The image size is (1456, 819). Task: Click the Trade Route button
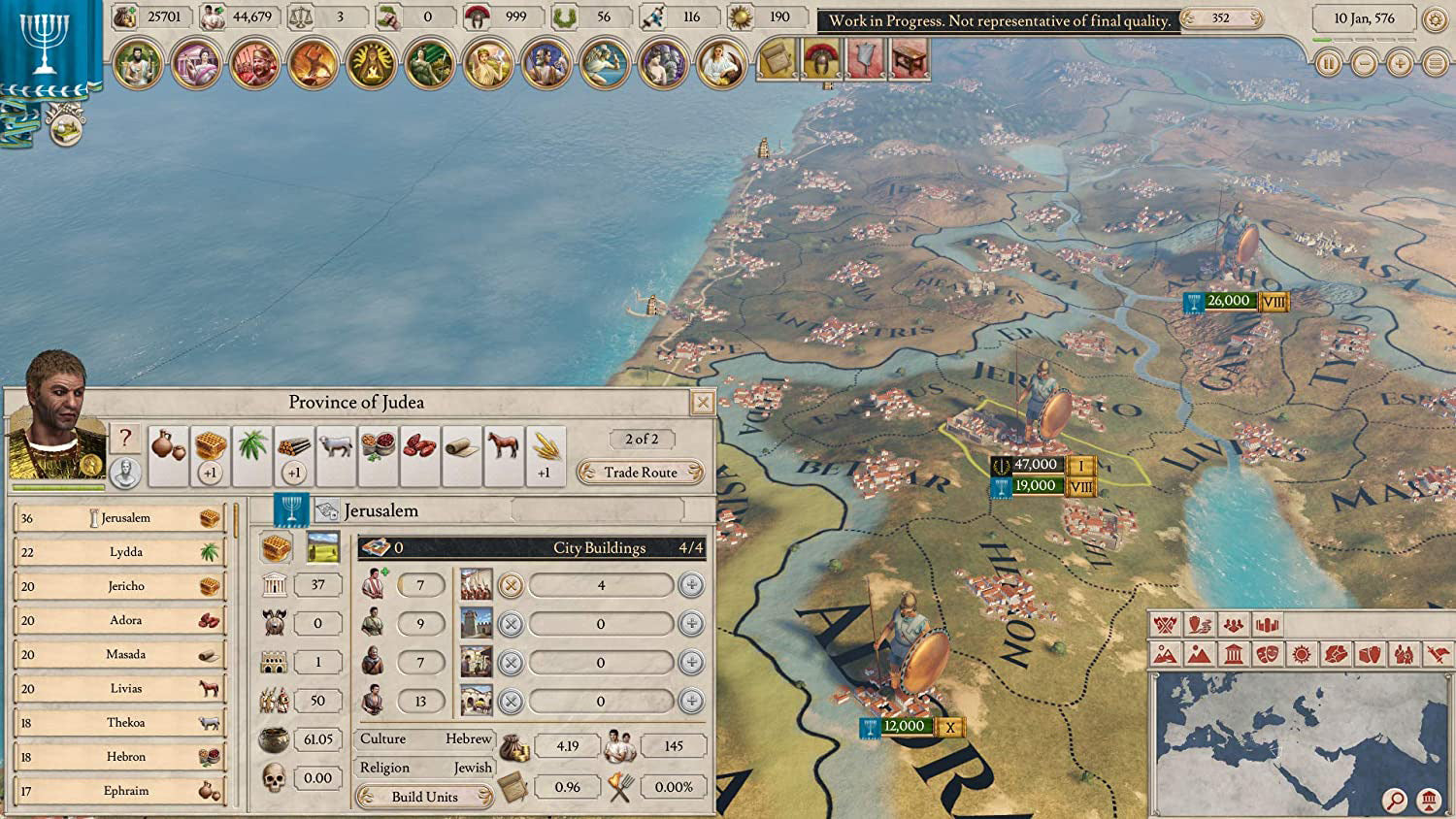pyautogui.click(x=640, y=473)
